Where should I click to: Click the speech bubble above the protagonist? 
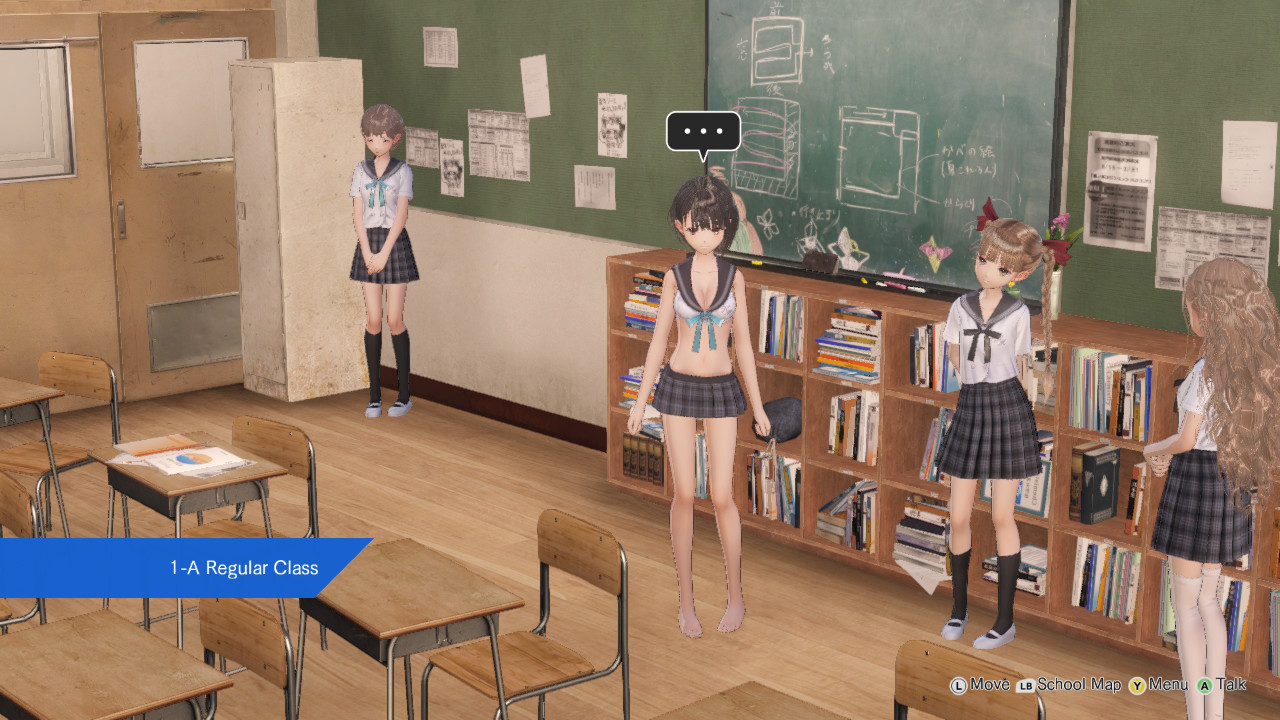pos(704,131)
